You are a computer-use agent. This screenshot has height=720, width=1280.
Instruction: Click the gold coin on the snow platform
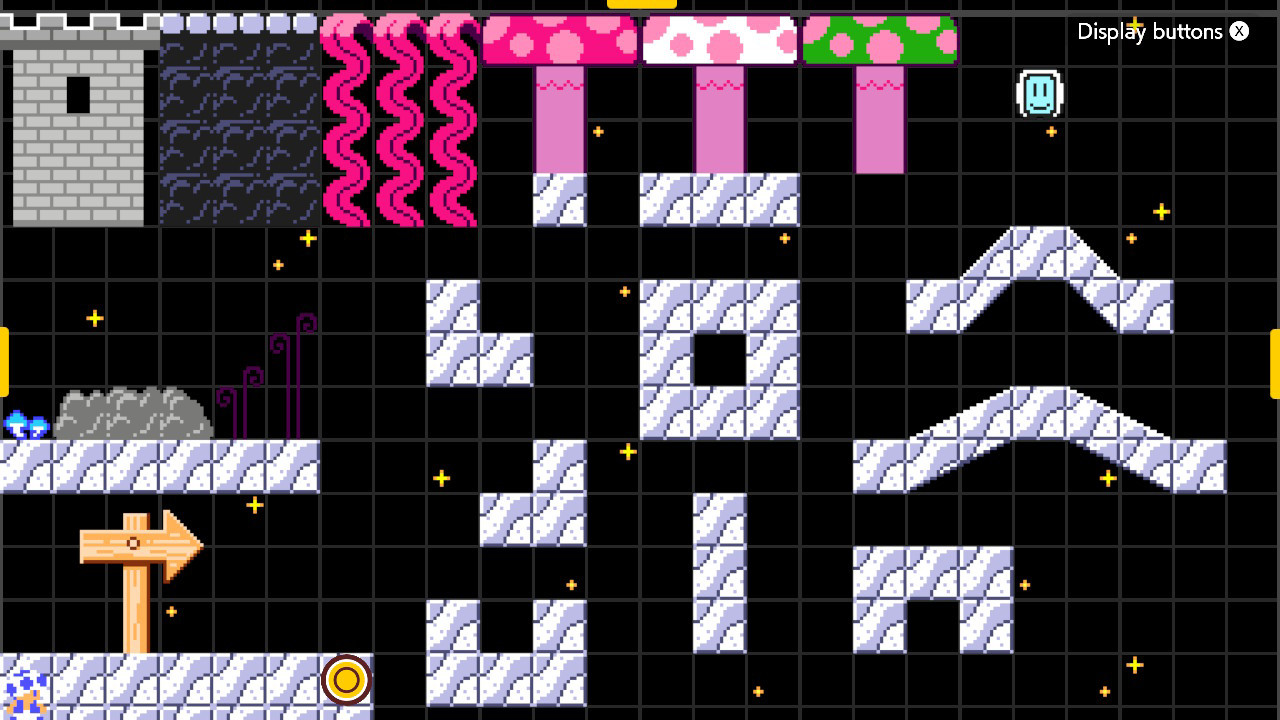[347, 679]
